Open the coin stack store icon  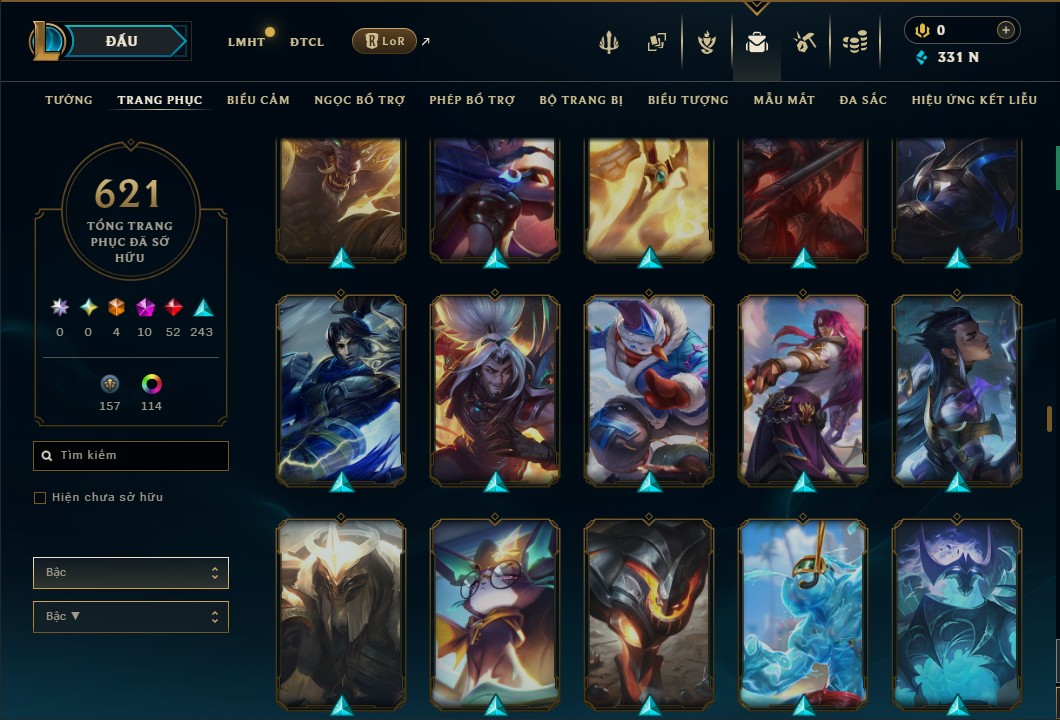pyautogui.click(x=854, y=42)
